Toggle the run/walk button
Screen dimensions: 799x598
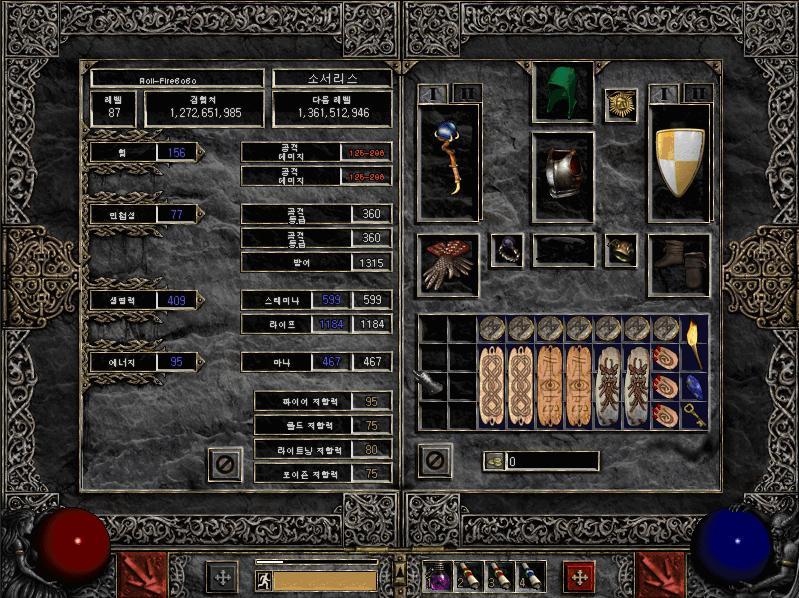pos(264,580)
